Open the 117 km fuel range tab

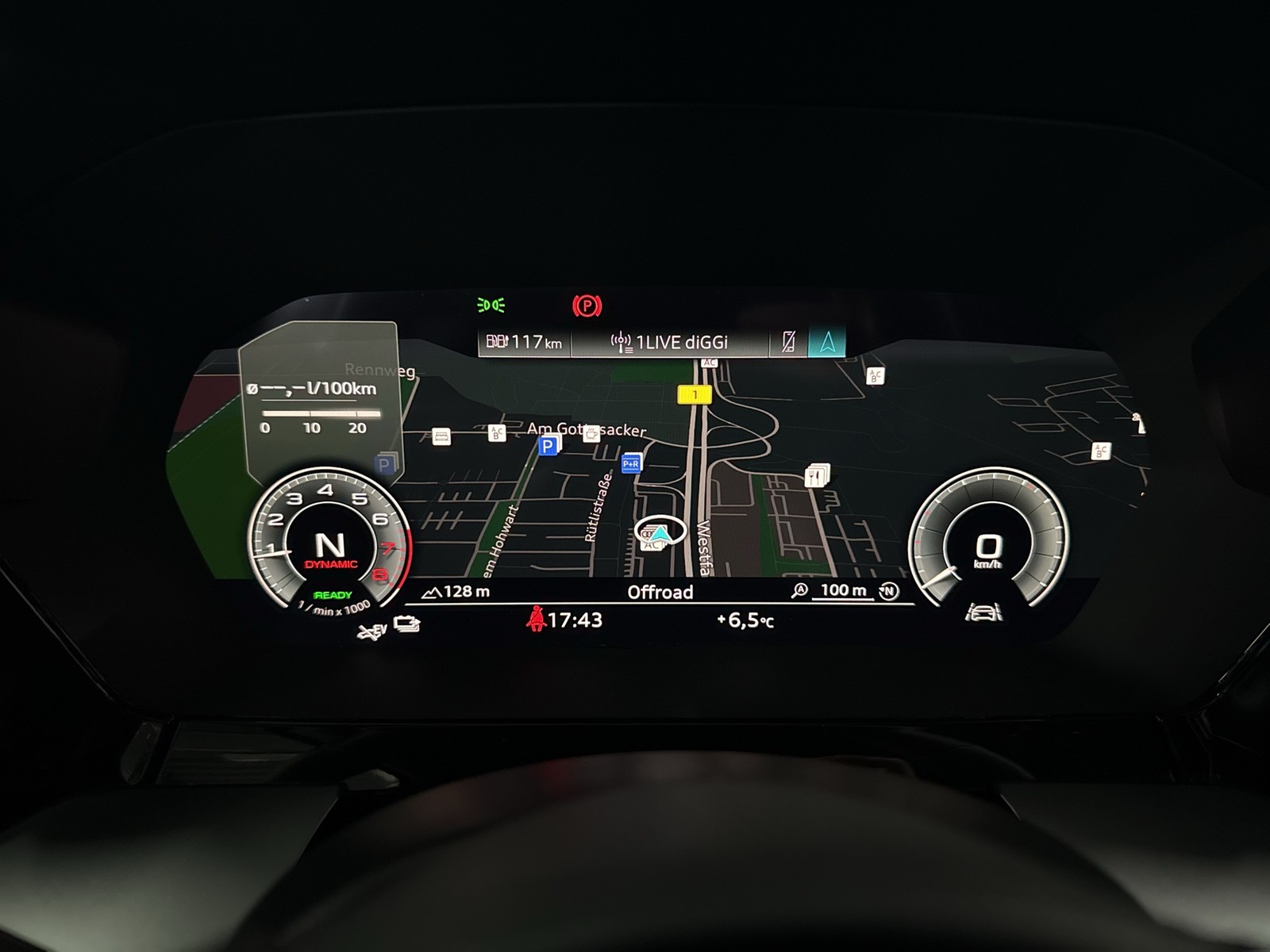click(524, 343)
